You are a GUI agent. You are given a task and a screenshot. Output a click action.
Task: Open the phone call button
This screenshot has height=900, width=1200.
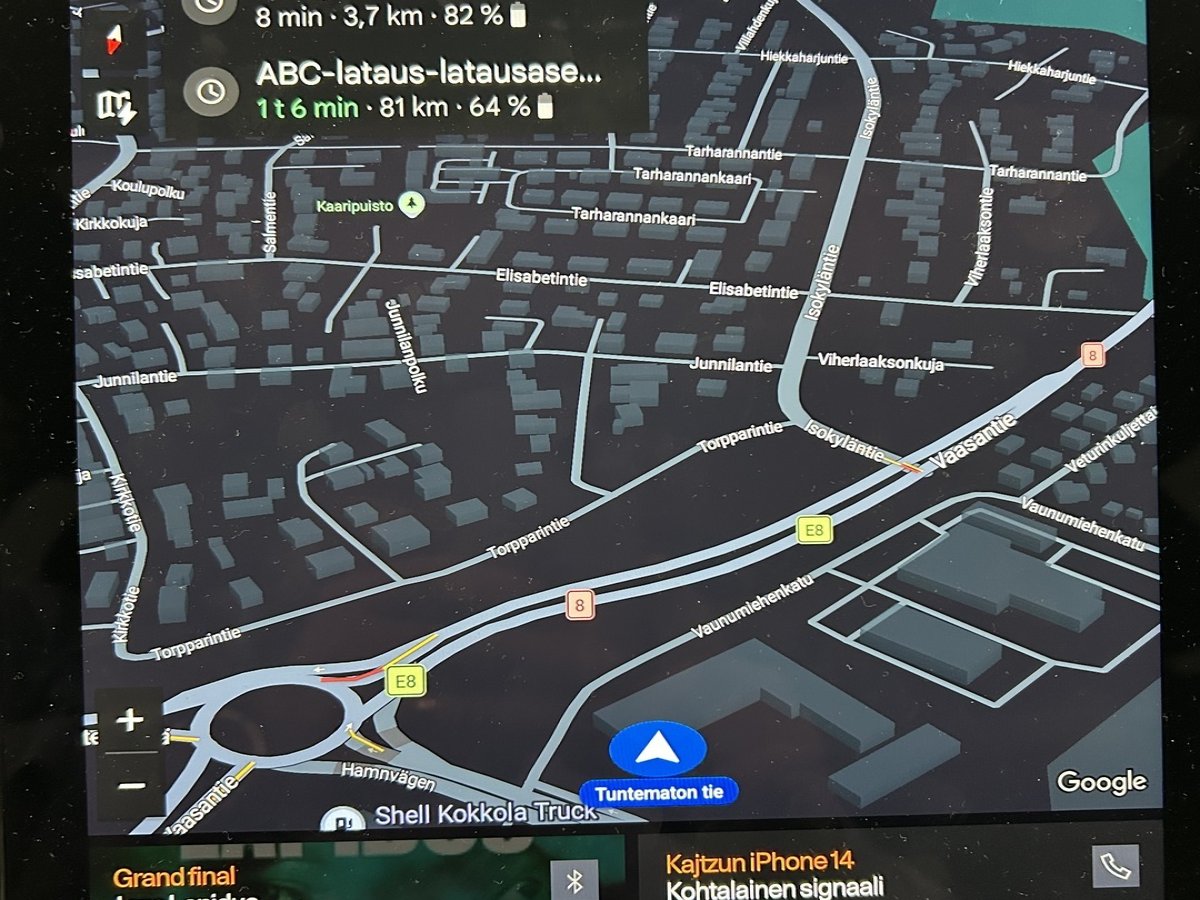click(1115, 866)
